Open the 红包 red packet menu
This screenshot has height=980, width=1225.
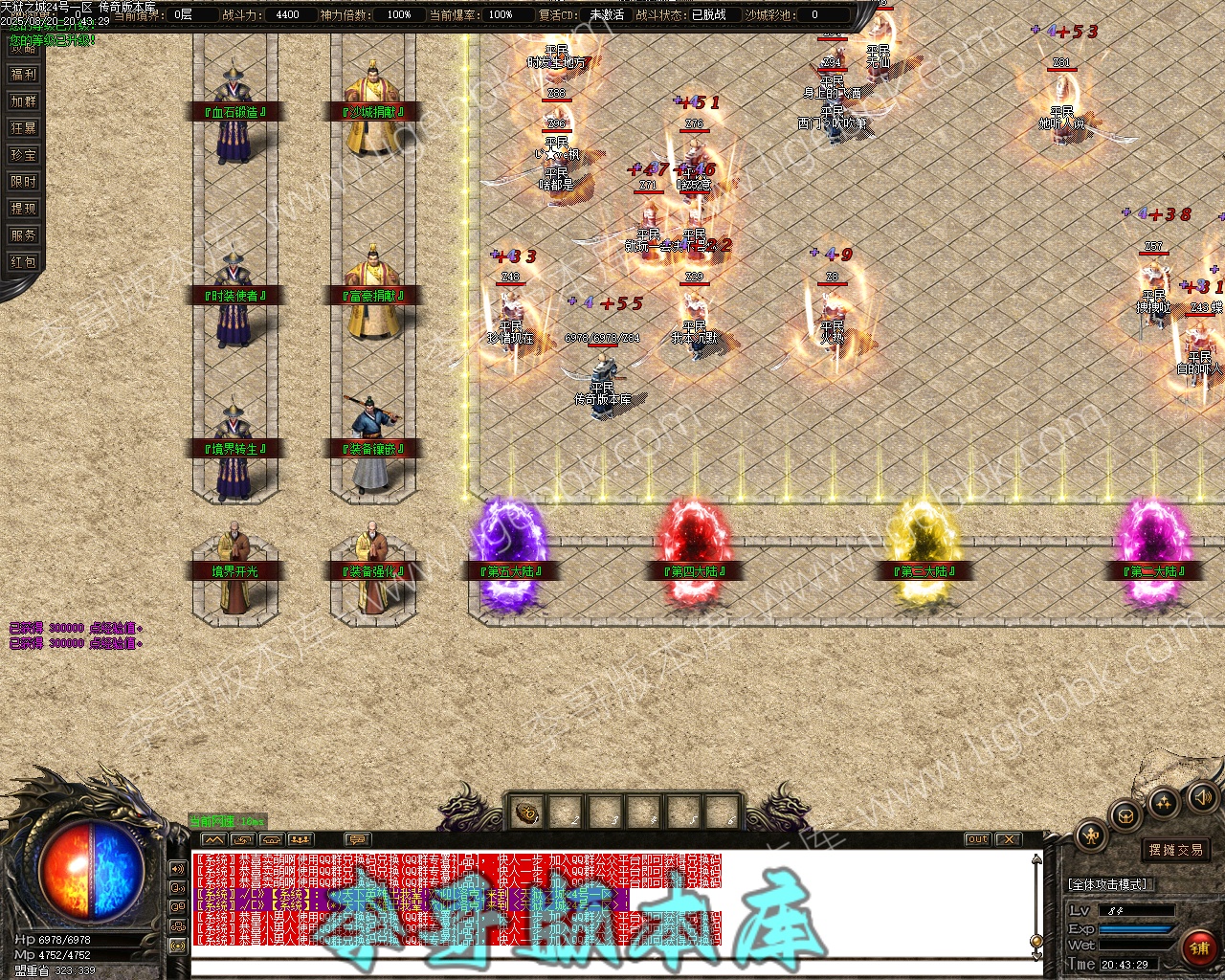pos(23,261)
